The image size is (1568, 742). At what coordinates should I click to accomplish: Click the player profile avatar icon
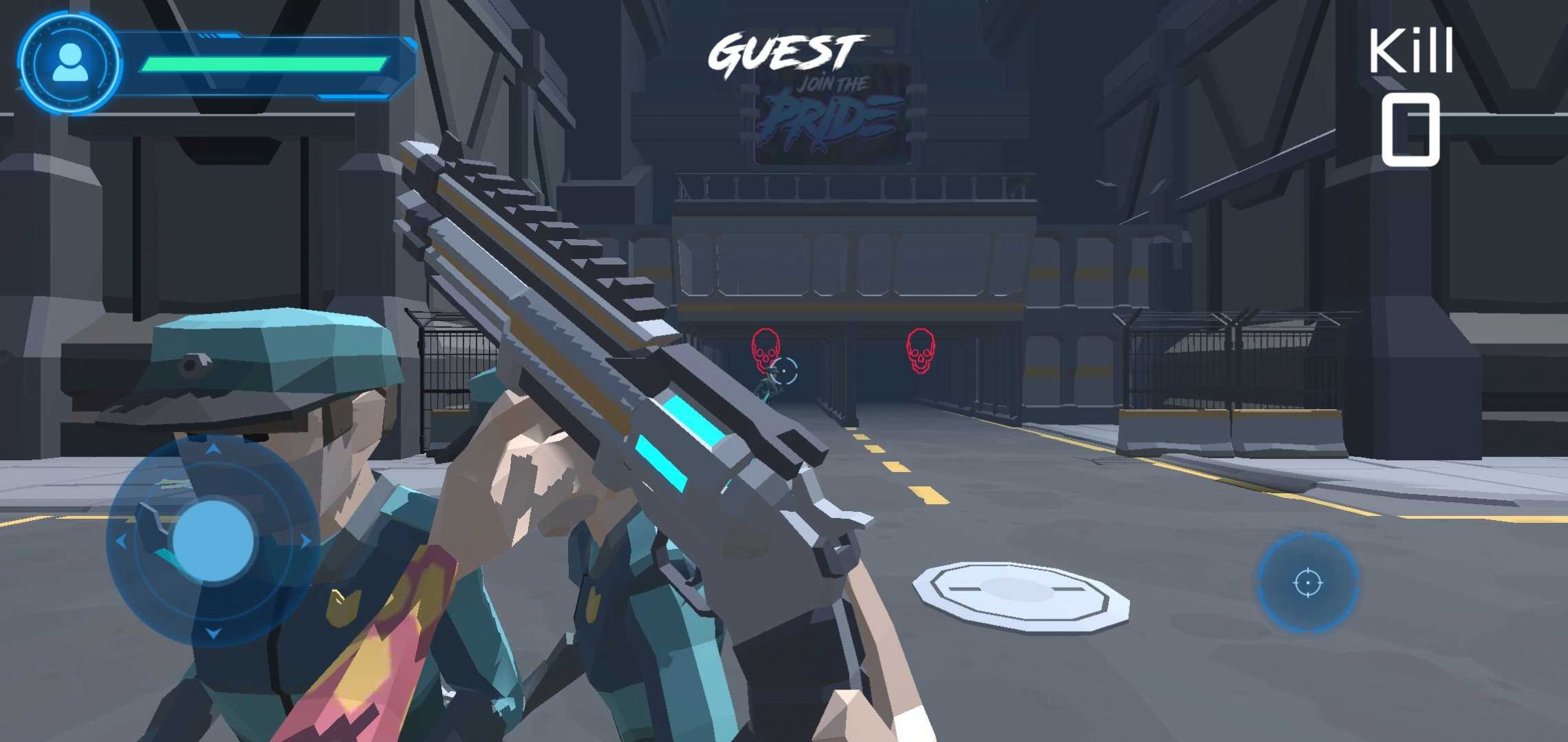70,63
